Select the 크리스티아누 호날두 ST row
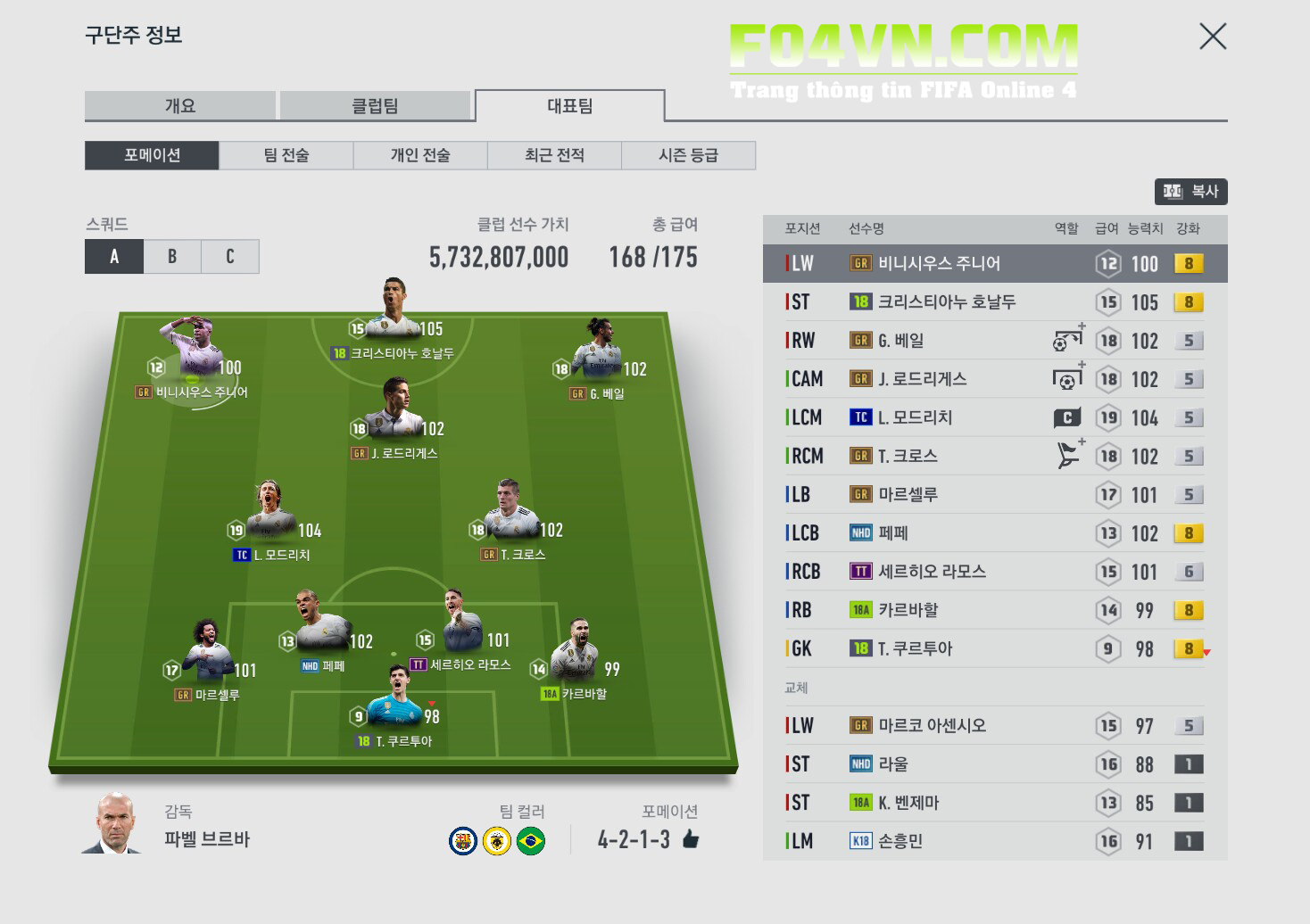The height and width of the screenshot is (924, 1310). pos(946,302)
